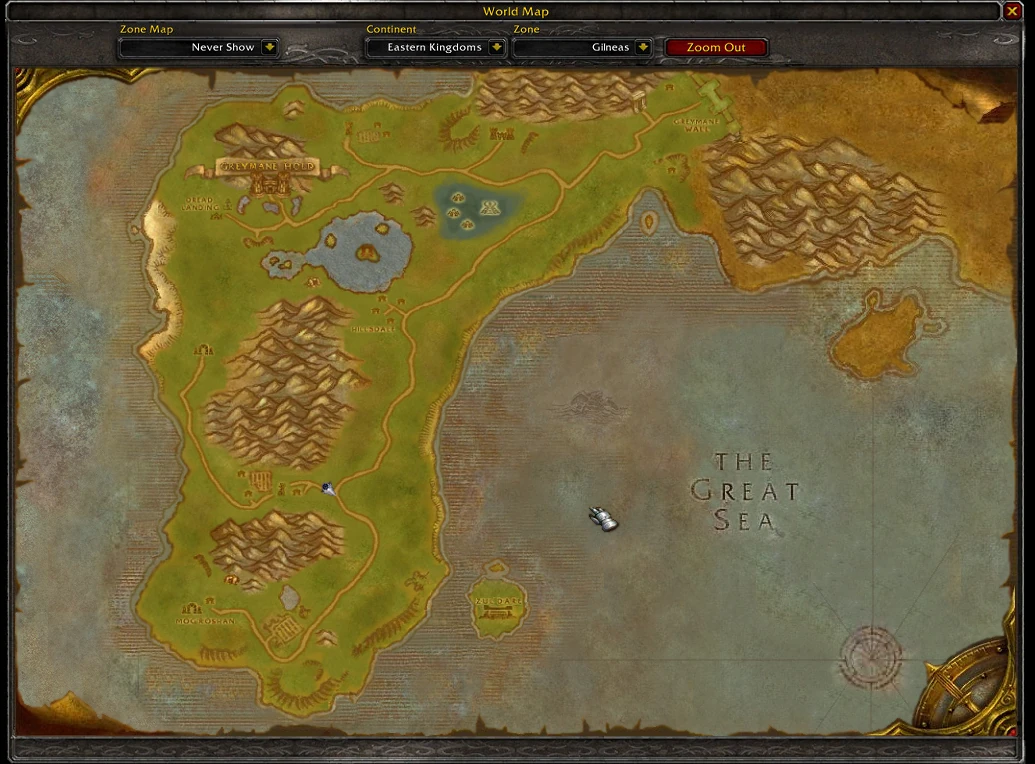Close the World Map window
Screen dimensions: 1035x764
coord(1013,12)
